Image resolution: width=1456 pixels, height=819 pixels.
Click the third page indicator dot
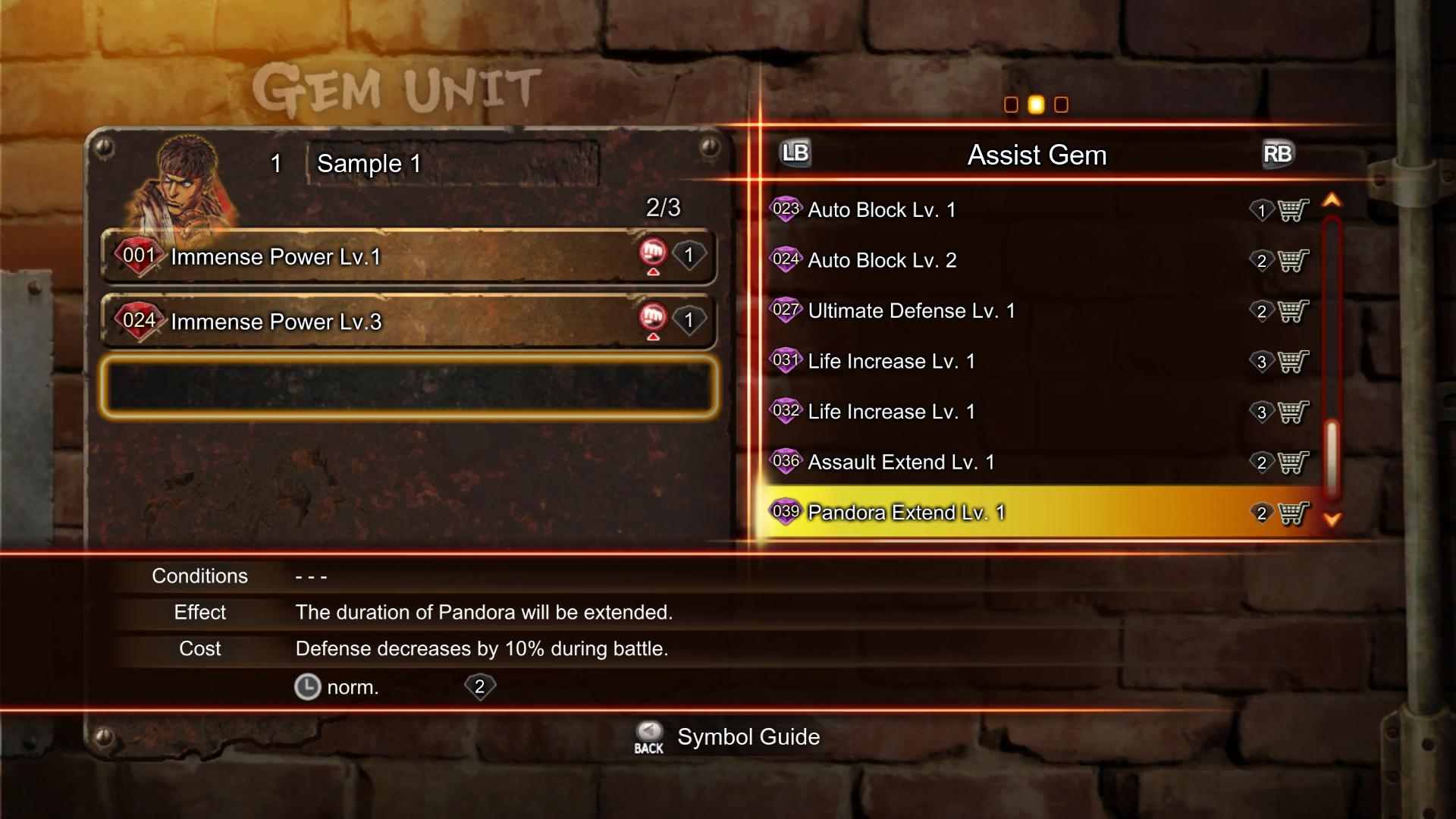pos(1060,104)
